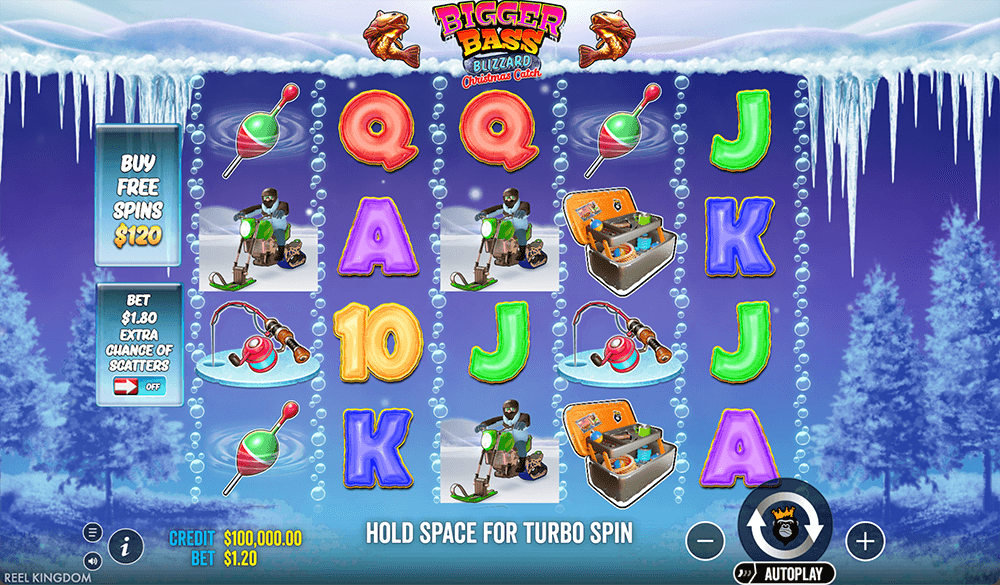Image resolution: width=1000 pixels, height=585 pixels.
Task: Toggle the sound speaker icon
Action: tap(93, 560)
